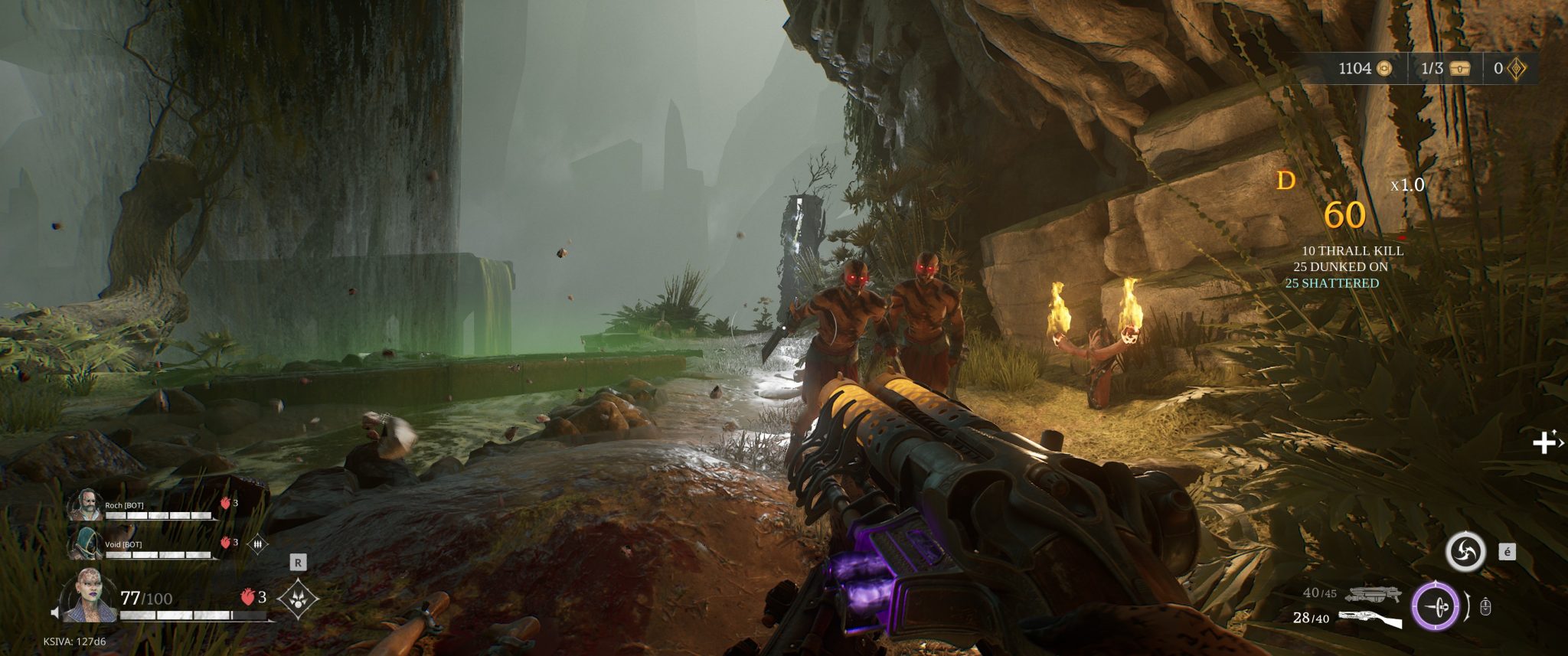Activate the white swirling blades ability
This screenshot has height=656, width=1568.
coord(1465,551)
